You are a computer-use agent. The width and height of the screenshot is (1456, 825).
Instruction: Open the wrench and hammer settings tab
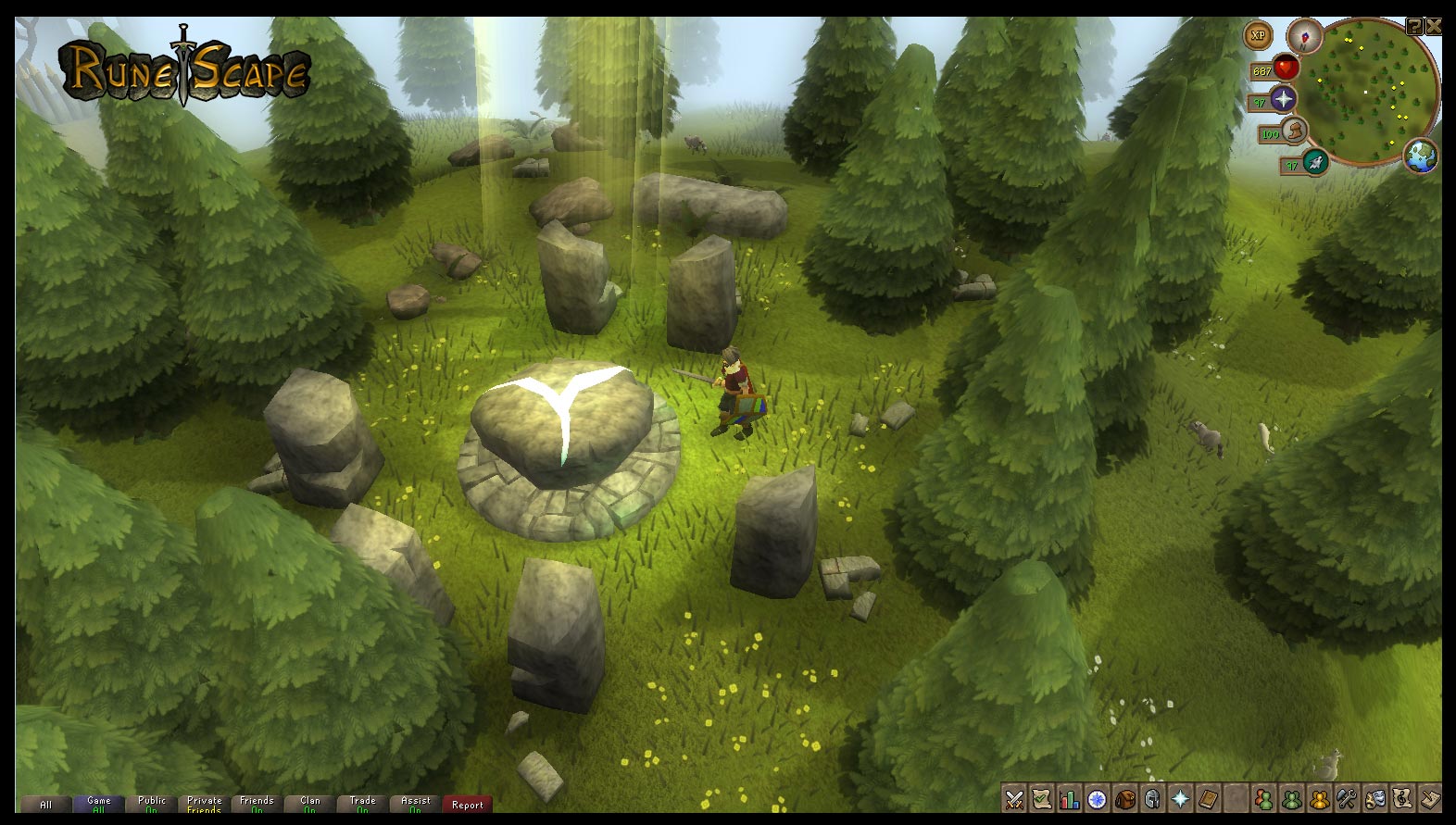pyautogui.click(x=1348, y=798)
